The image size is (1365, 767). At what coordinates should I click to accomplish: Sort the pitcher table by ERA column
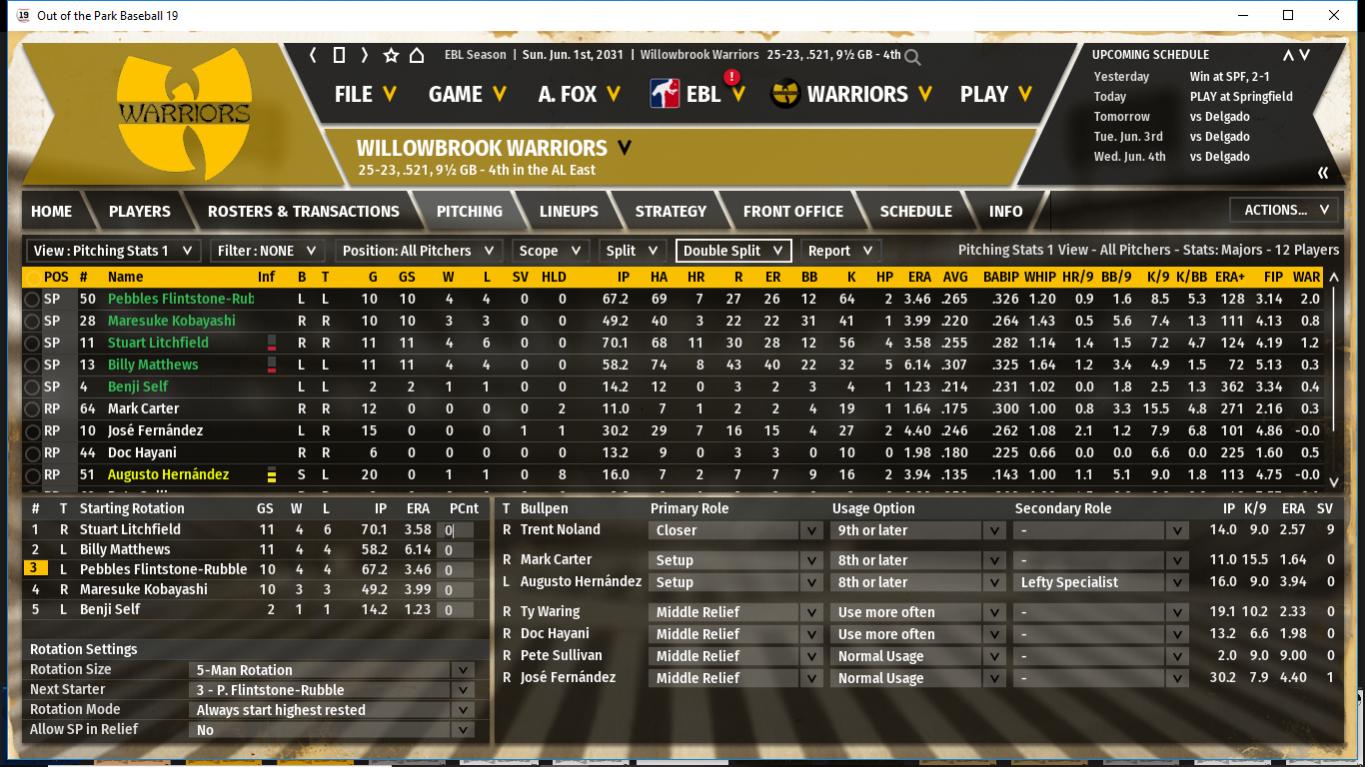[x=919, y=277]
